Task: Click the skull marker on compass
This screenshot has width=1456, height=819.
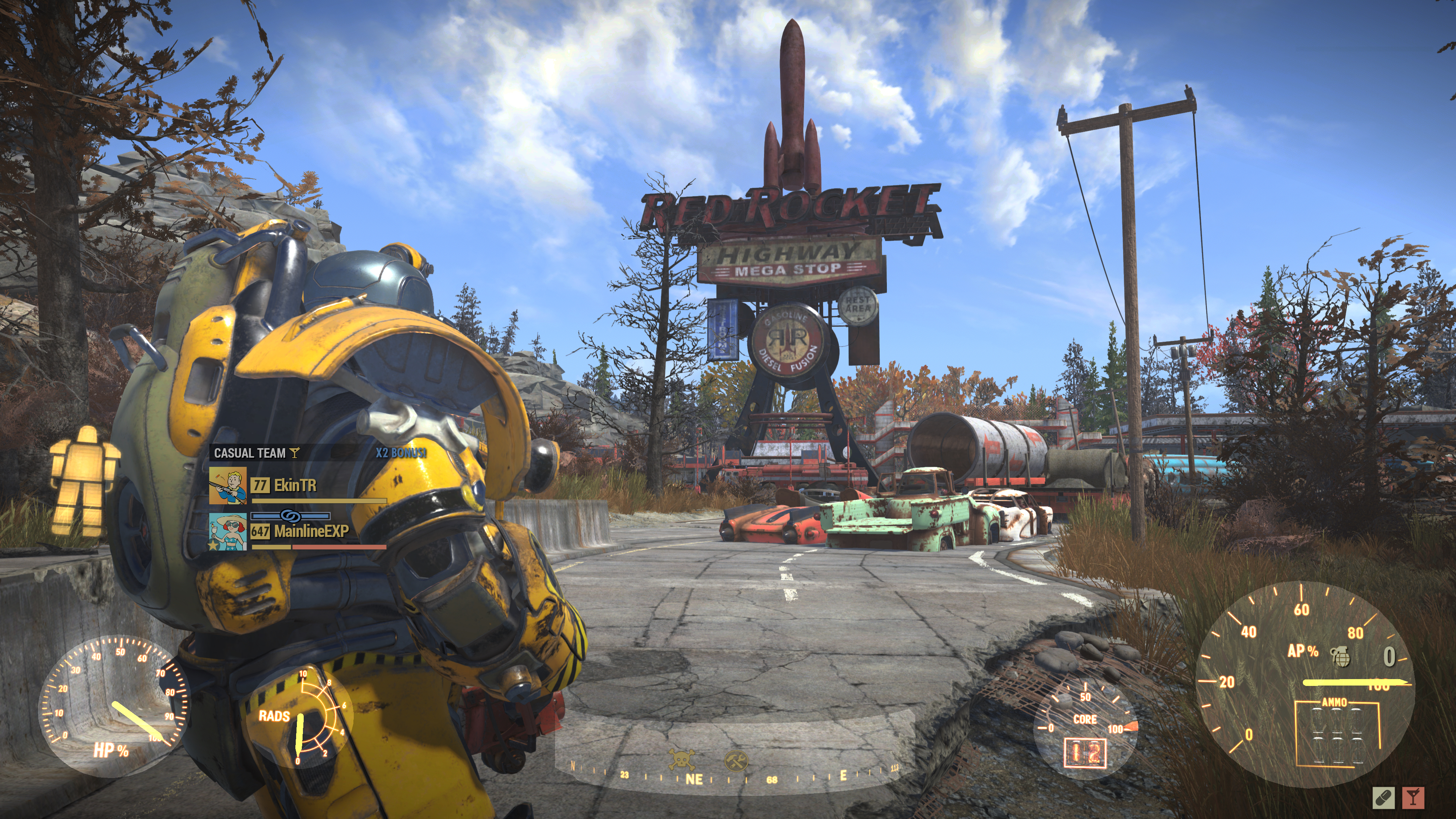Action: (682, 759)
